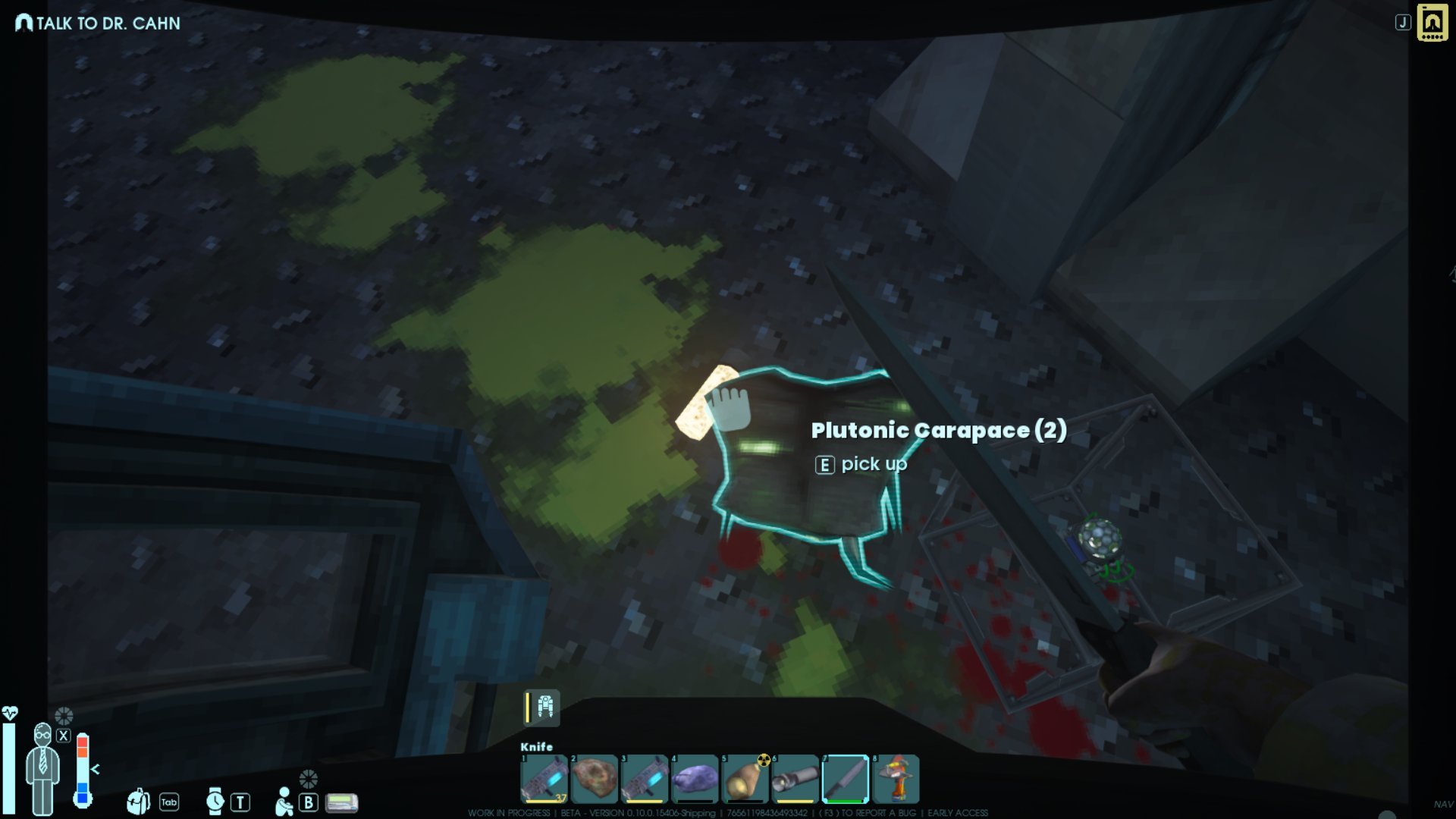The height and width of the screenshot is (819, 1456).
Task: Select the orange figurine in slot 8
Action: 896,778
